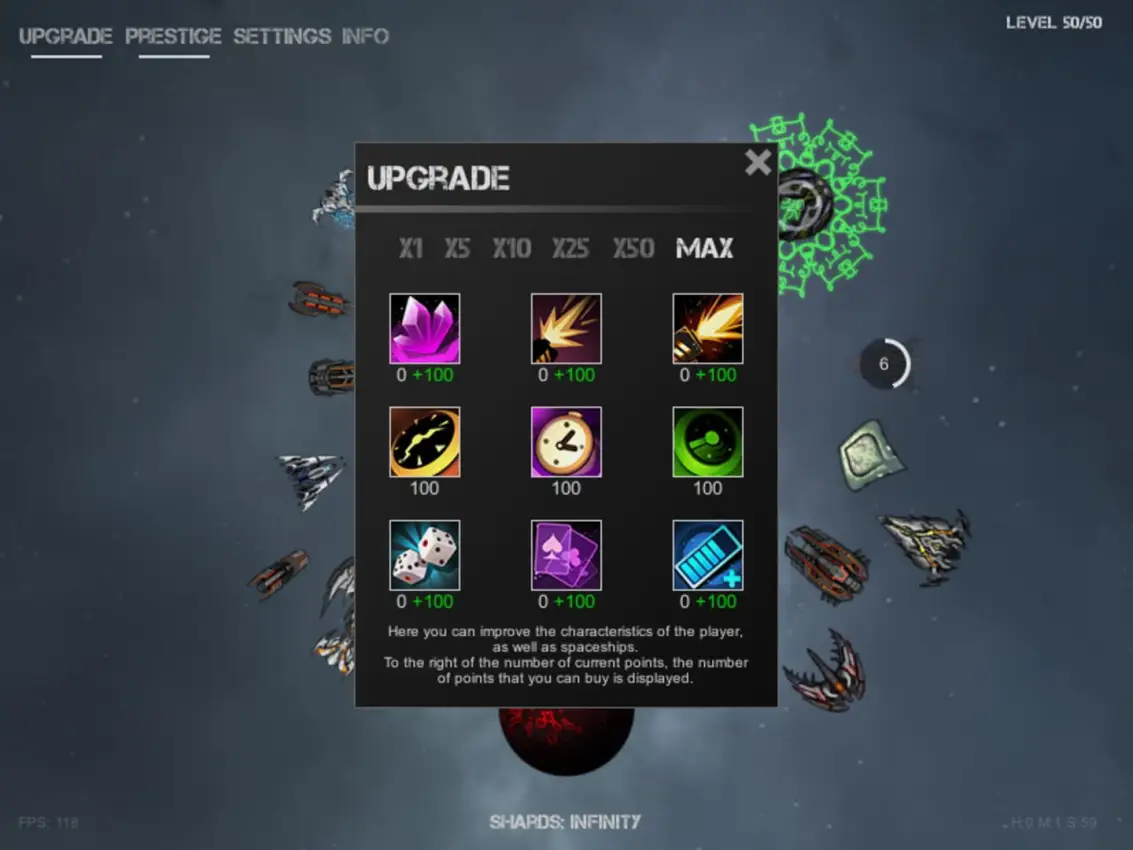Viewport: 1133px width, 850px height.
Task: Switch to the X10 purchase multiplier
Action: (511, 248)
